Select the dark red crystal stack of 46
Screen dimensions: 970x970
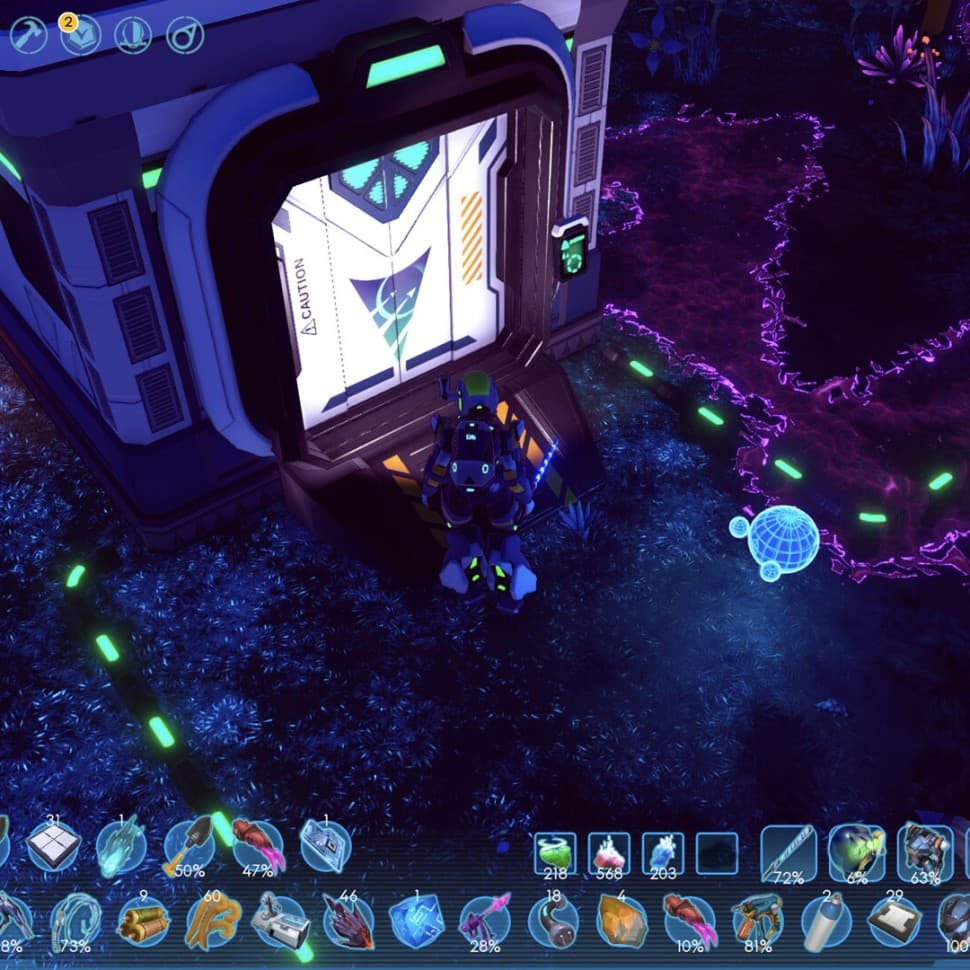click(347, 920)
